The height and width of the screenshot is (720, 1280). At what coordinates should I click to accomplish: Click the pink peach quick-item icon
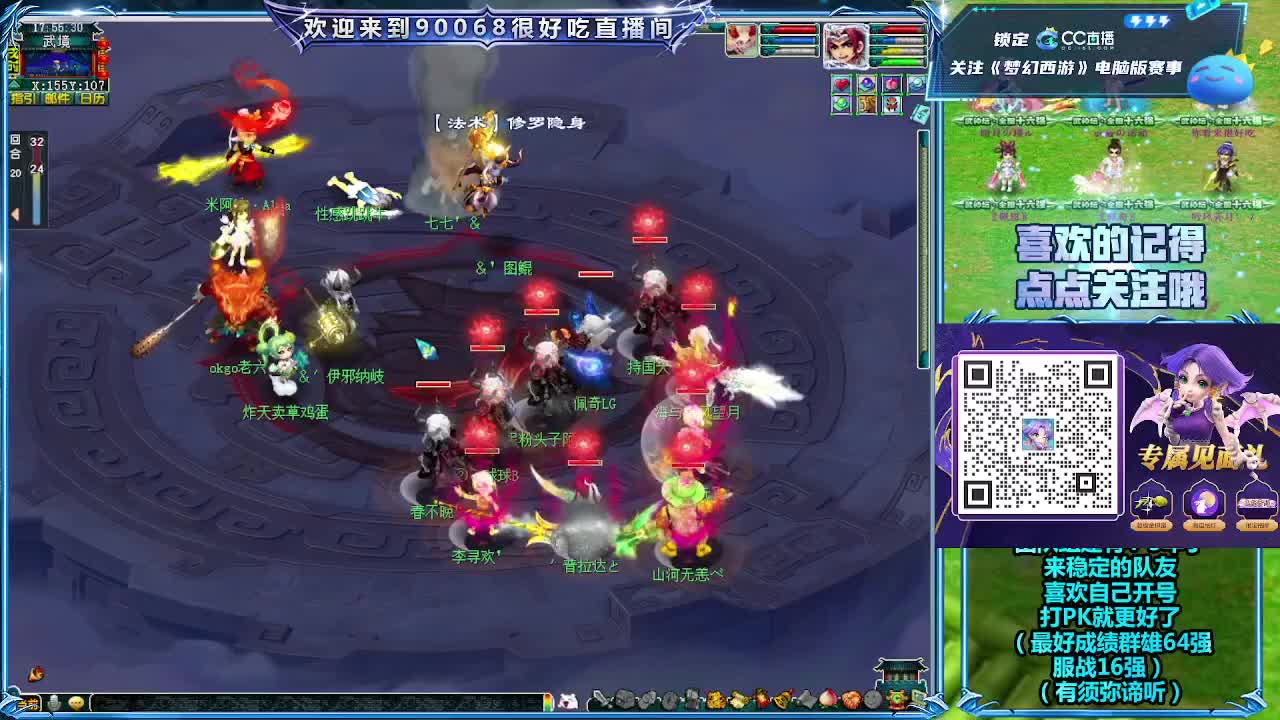890,83
